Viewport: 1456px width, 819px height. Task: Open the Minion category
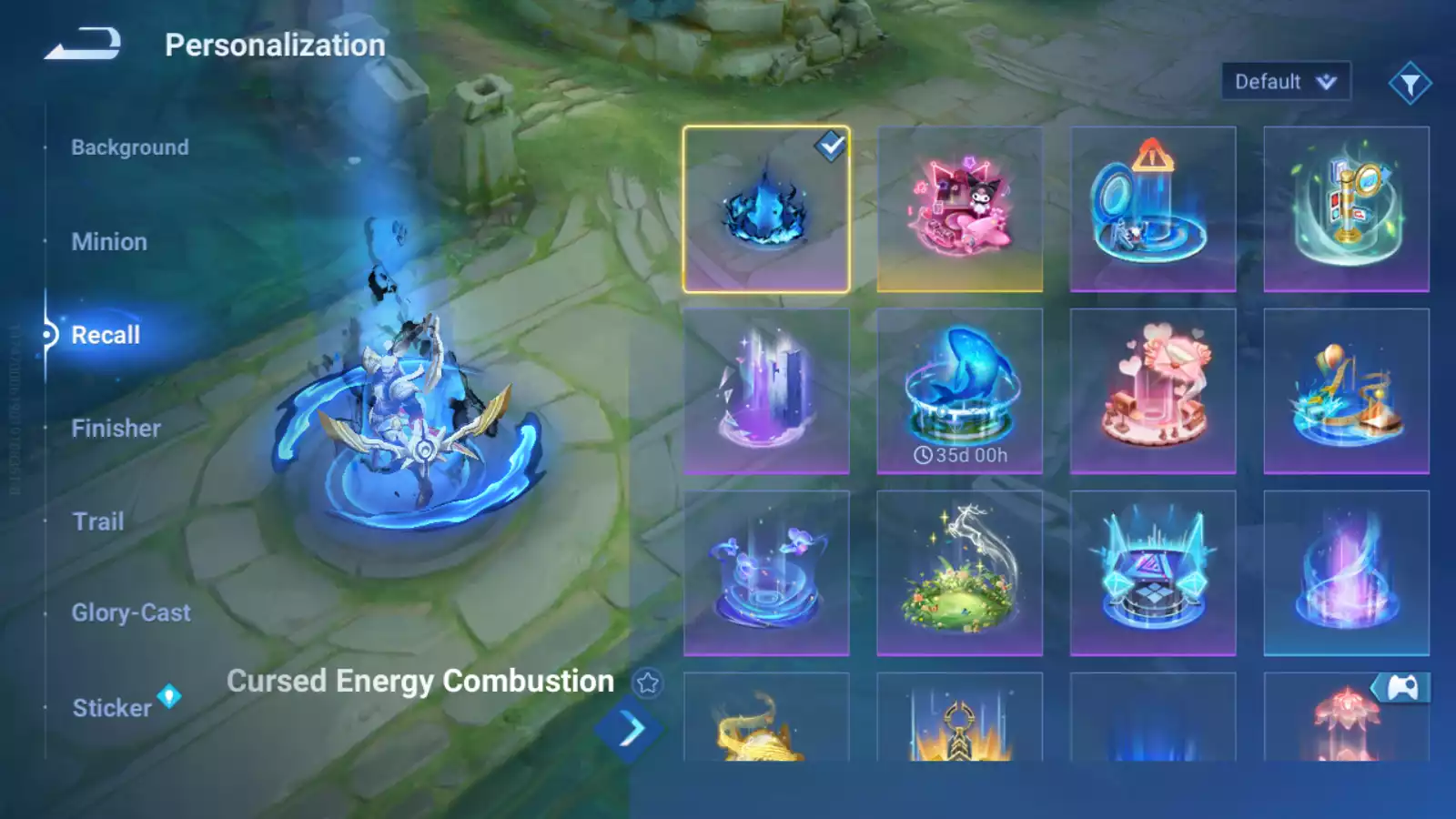[109, 242]
